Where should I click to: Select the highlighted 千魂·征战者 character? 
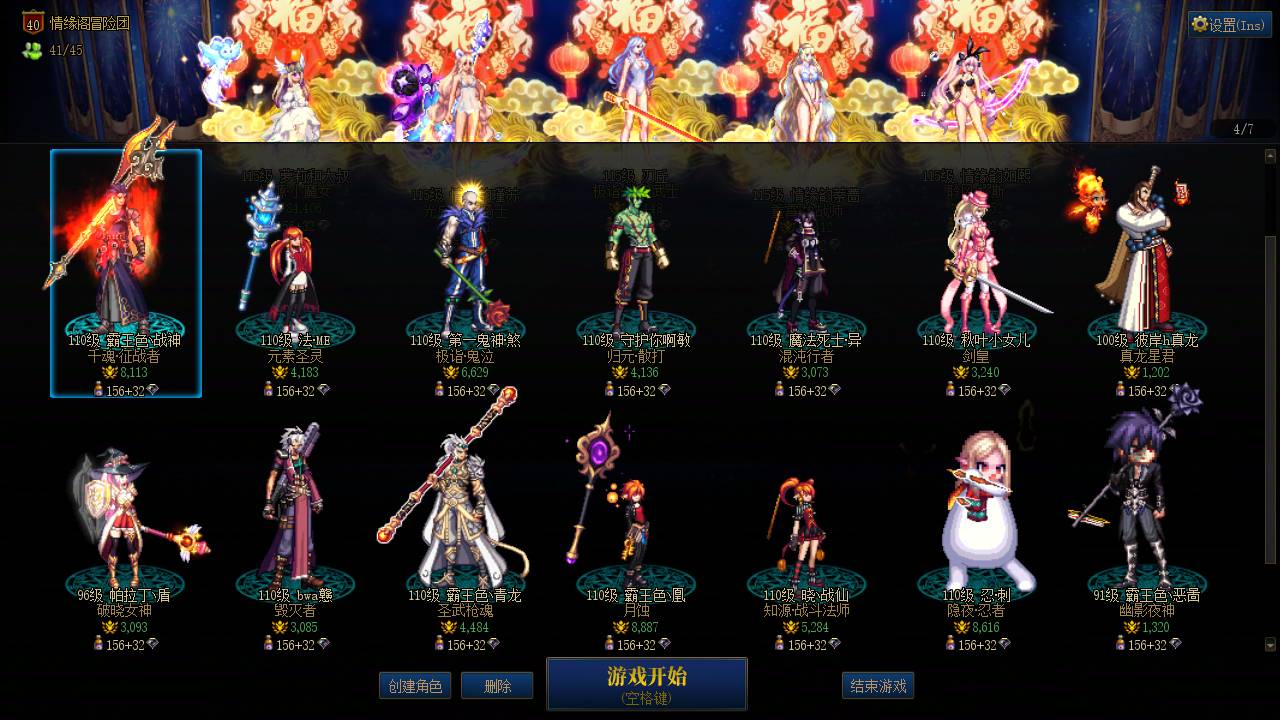[126, 260]
